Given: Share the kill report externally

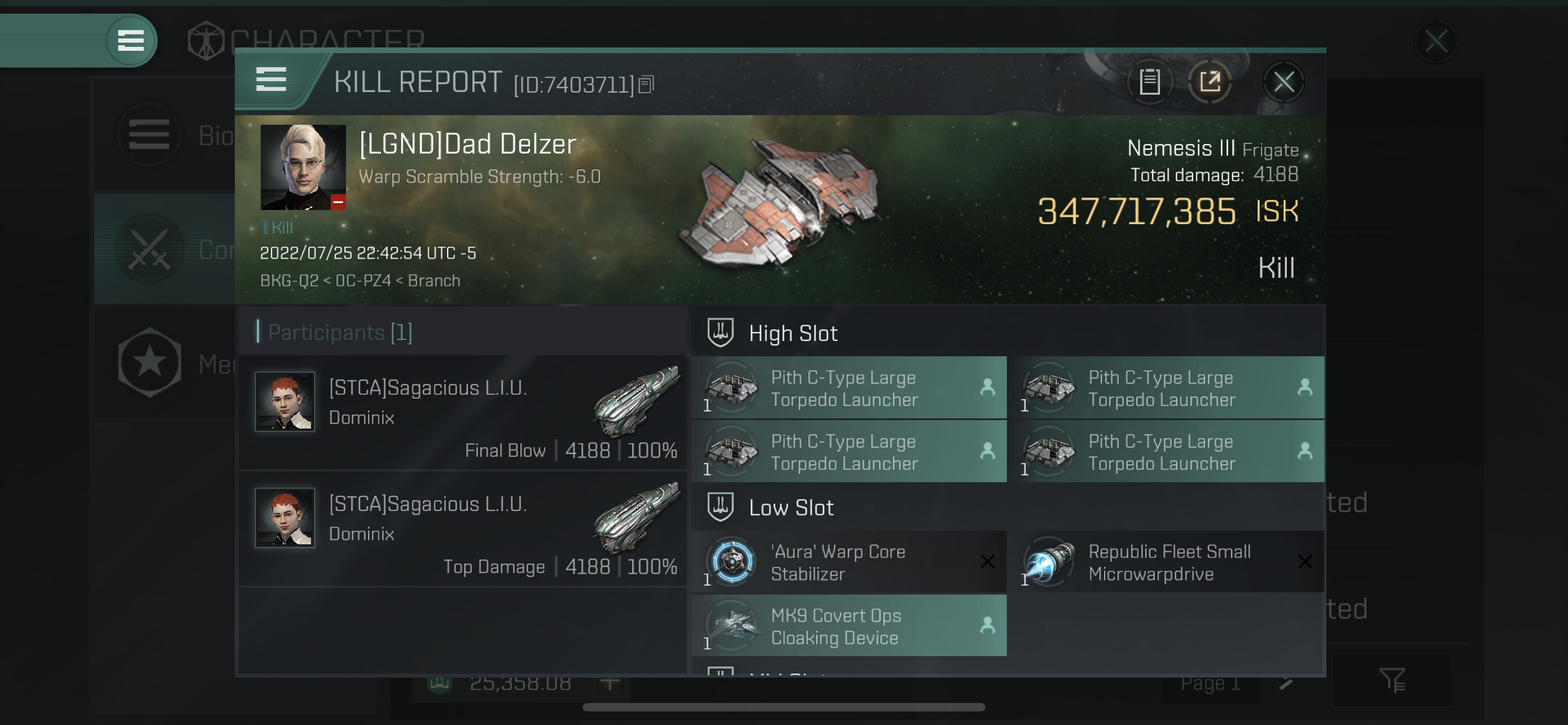Looking at the screenshot, I should click(1210, 81).
